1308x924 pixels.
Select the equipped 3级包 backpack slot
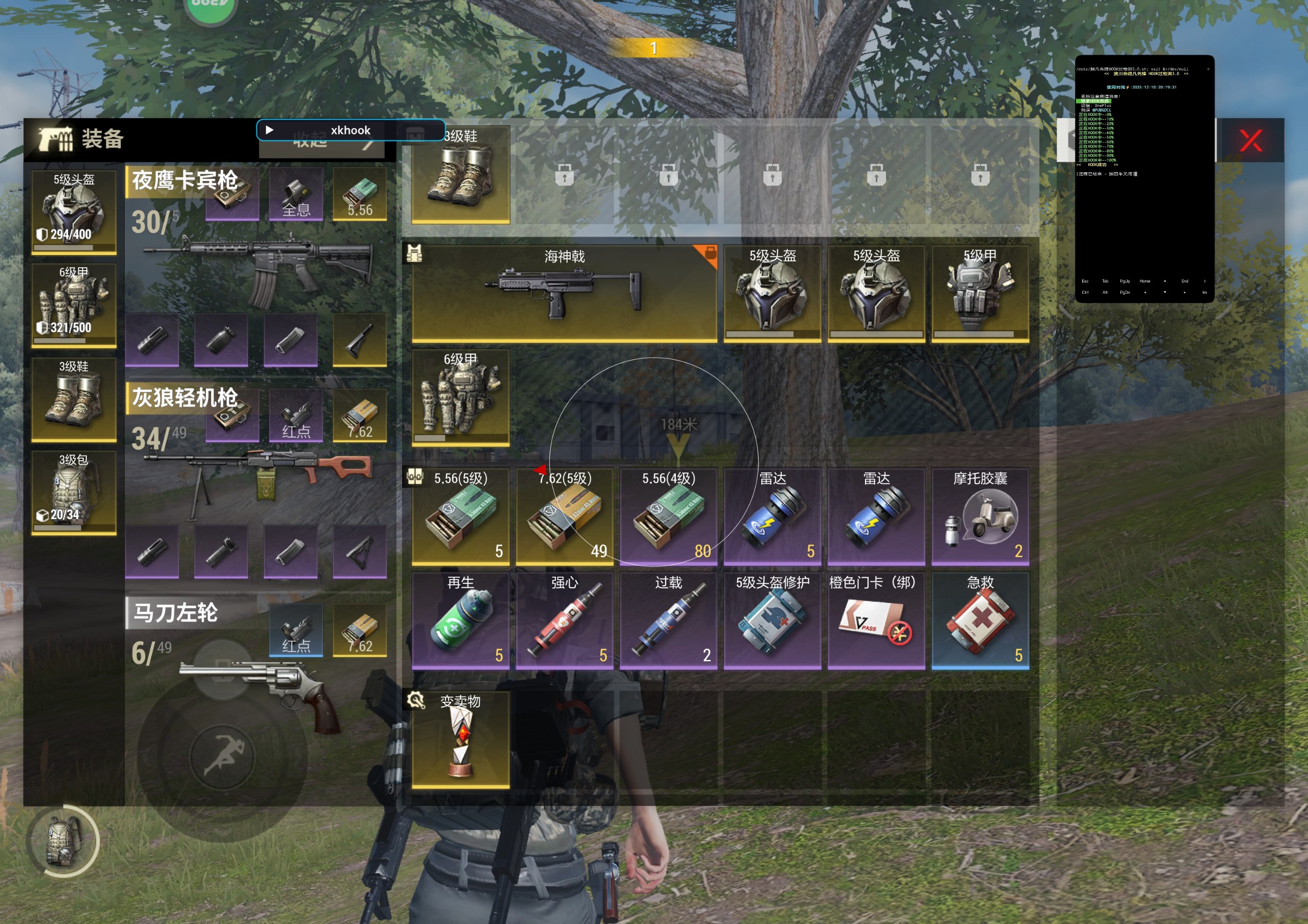tap(74, 492)
